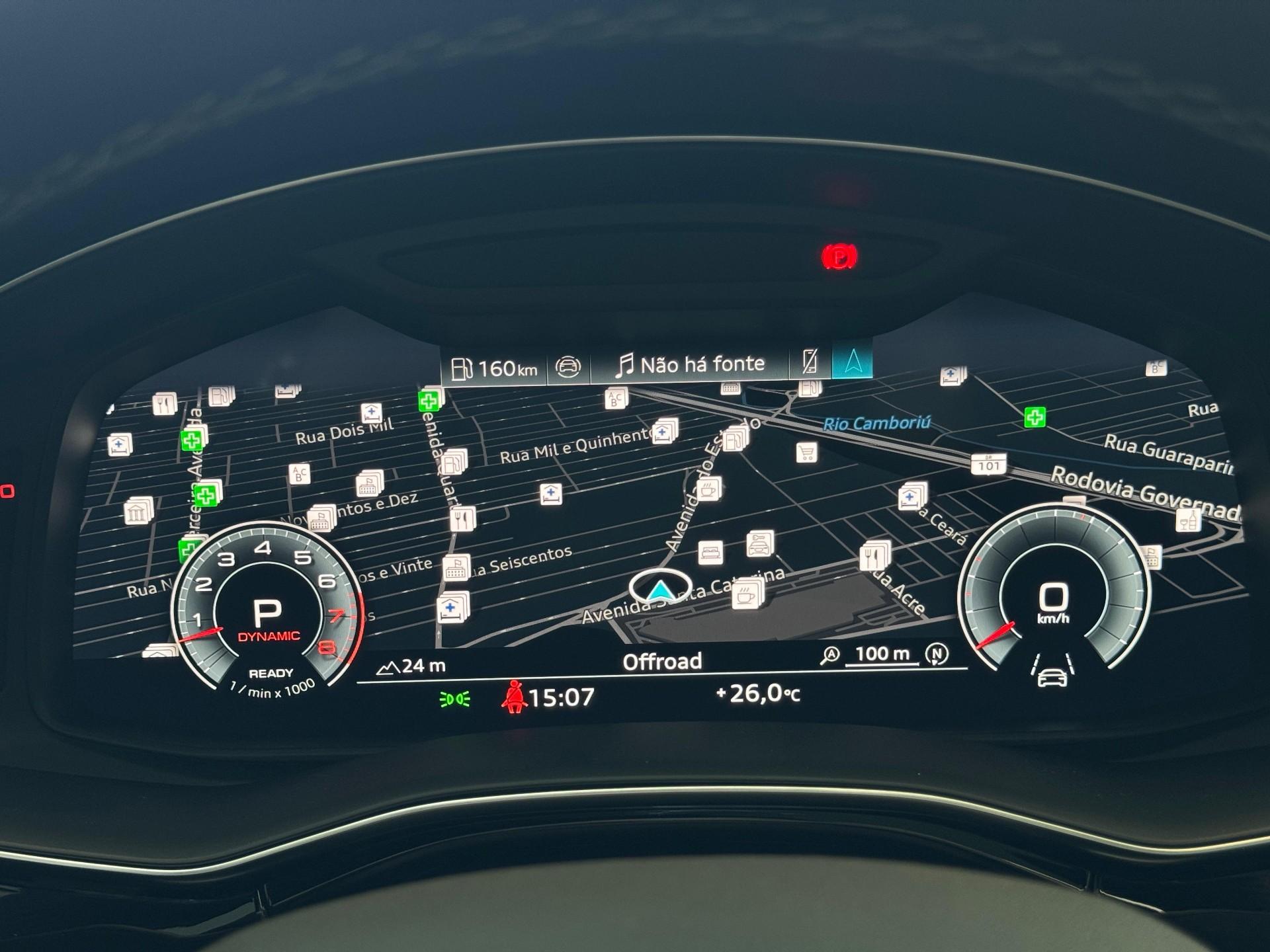Click the route 101 highway shield

coord(989,465)
